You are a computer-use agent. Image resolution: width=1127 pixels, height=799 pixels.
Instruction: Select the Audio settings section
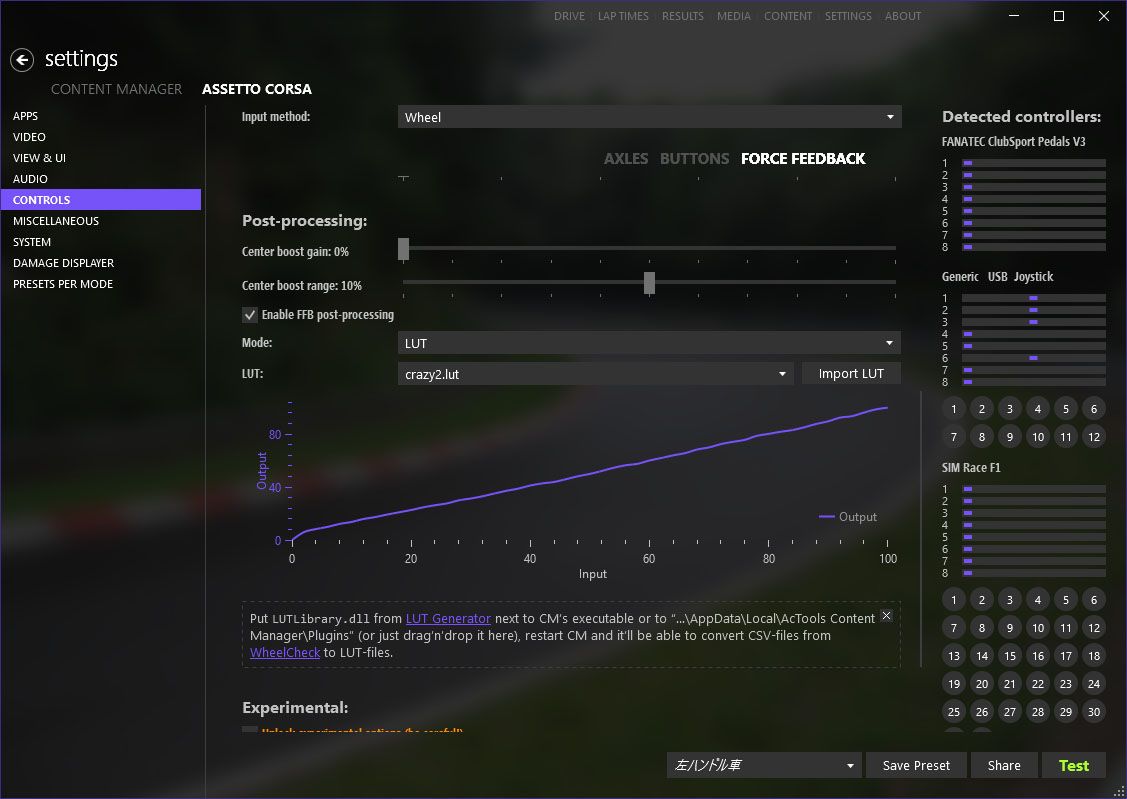tap(30, 179)
